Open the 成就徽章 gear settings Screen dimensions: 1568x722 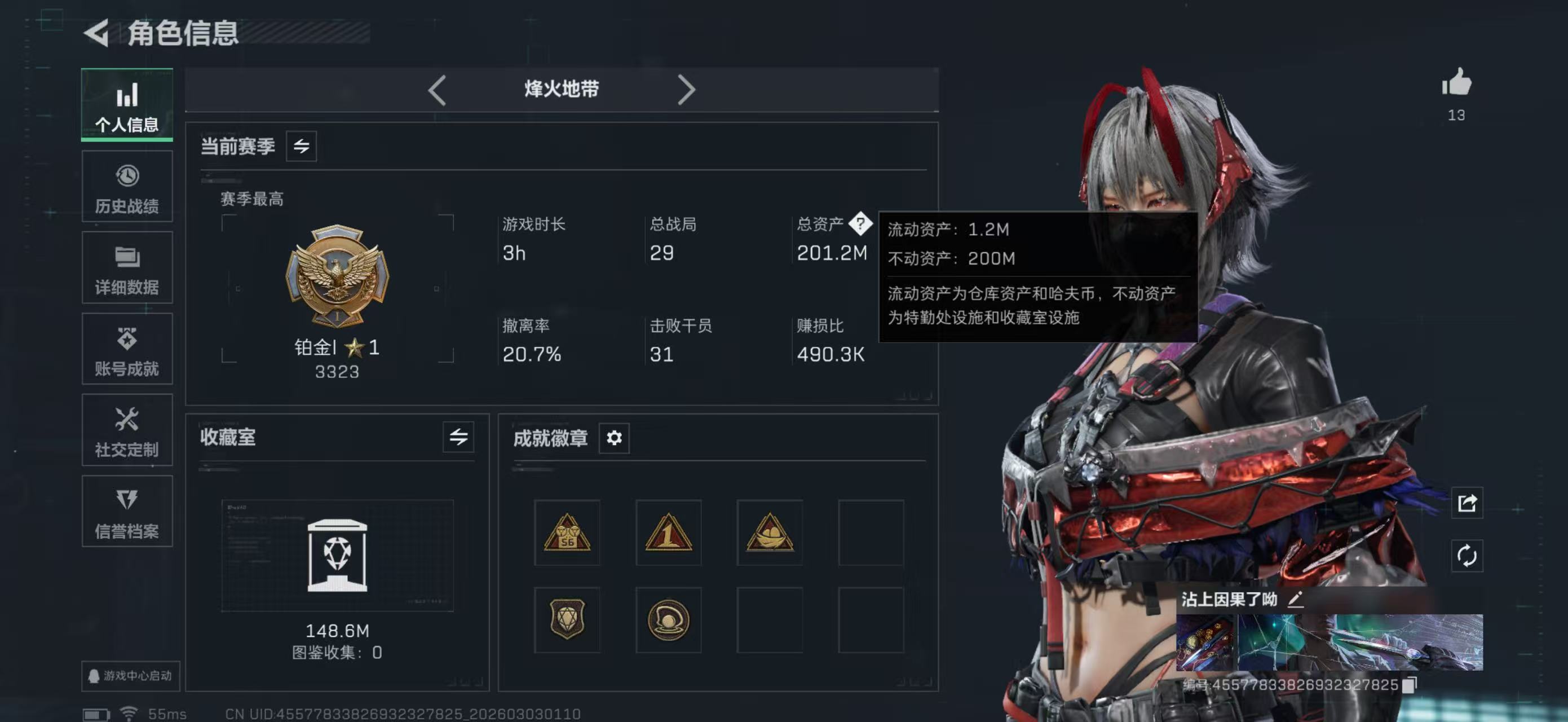tap(614, 438)
